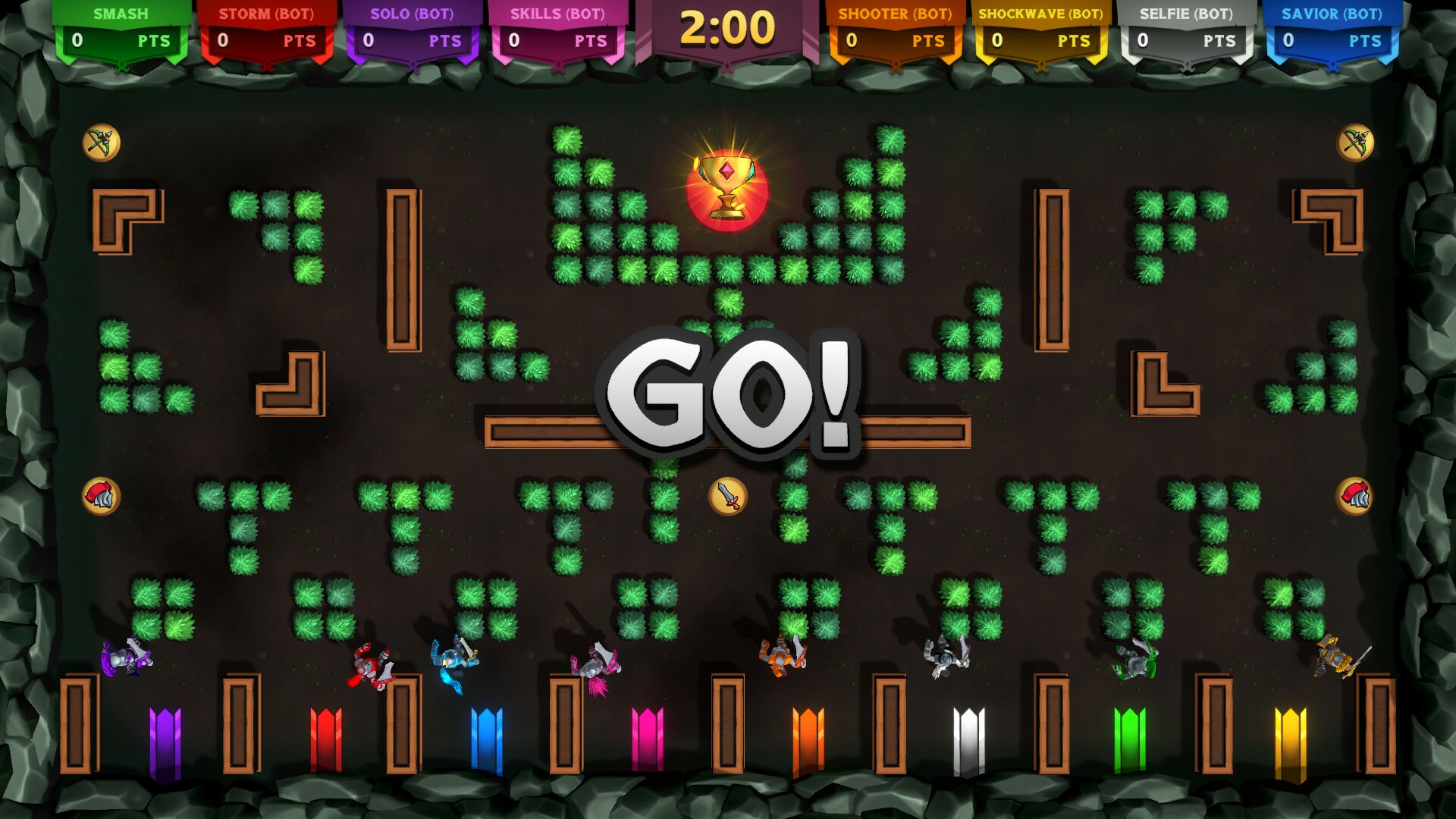1456x819 pixels.
Task: Select the SAVIOR (BOT) player banner
Action: 1332,13
